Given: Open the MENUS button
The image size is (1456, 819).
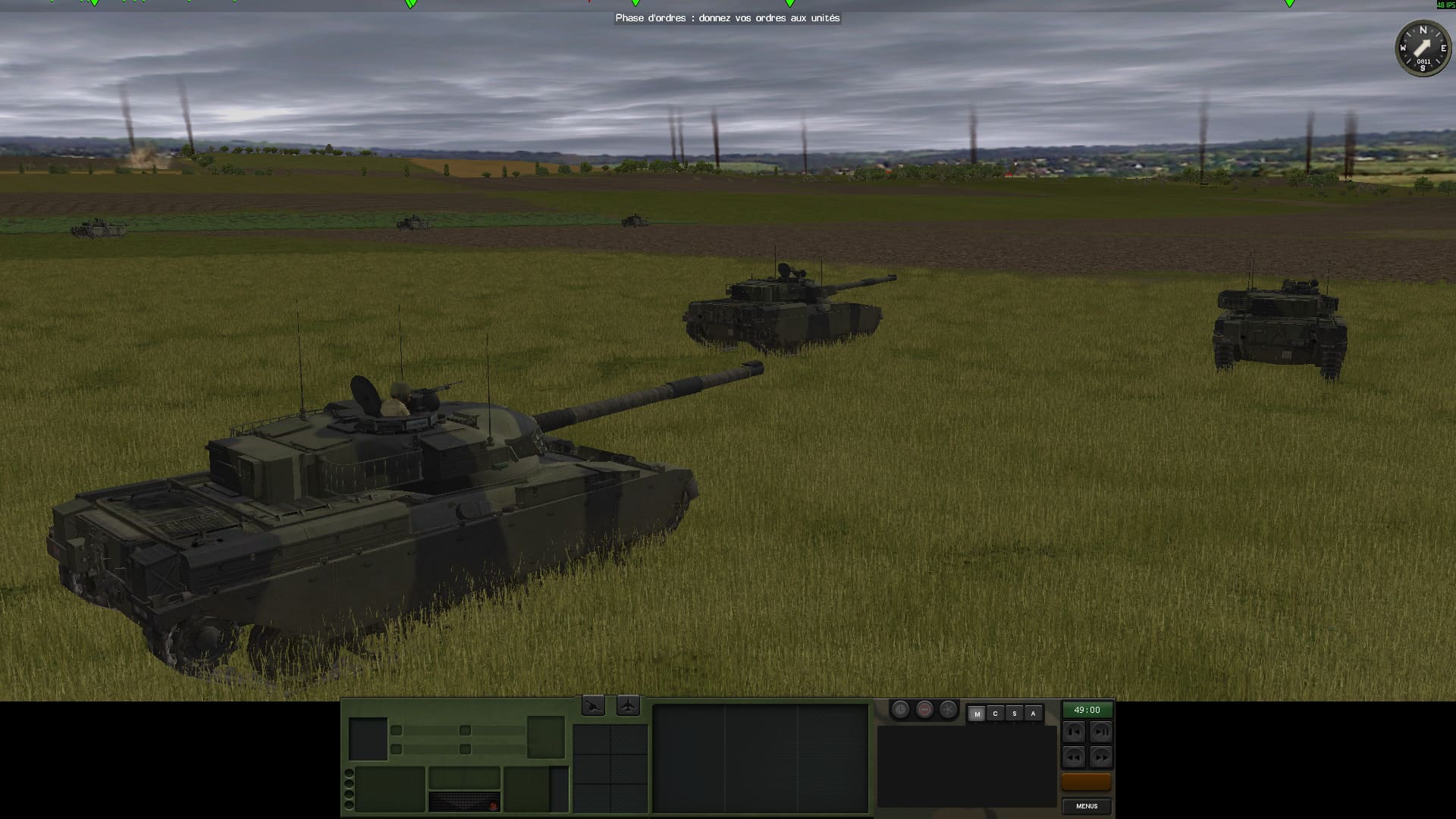Looking at the screenshot, I should pos(1086,806).
